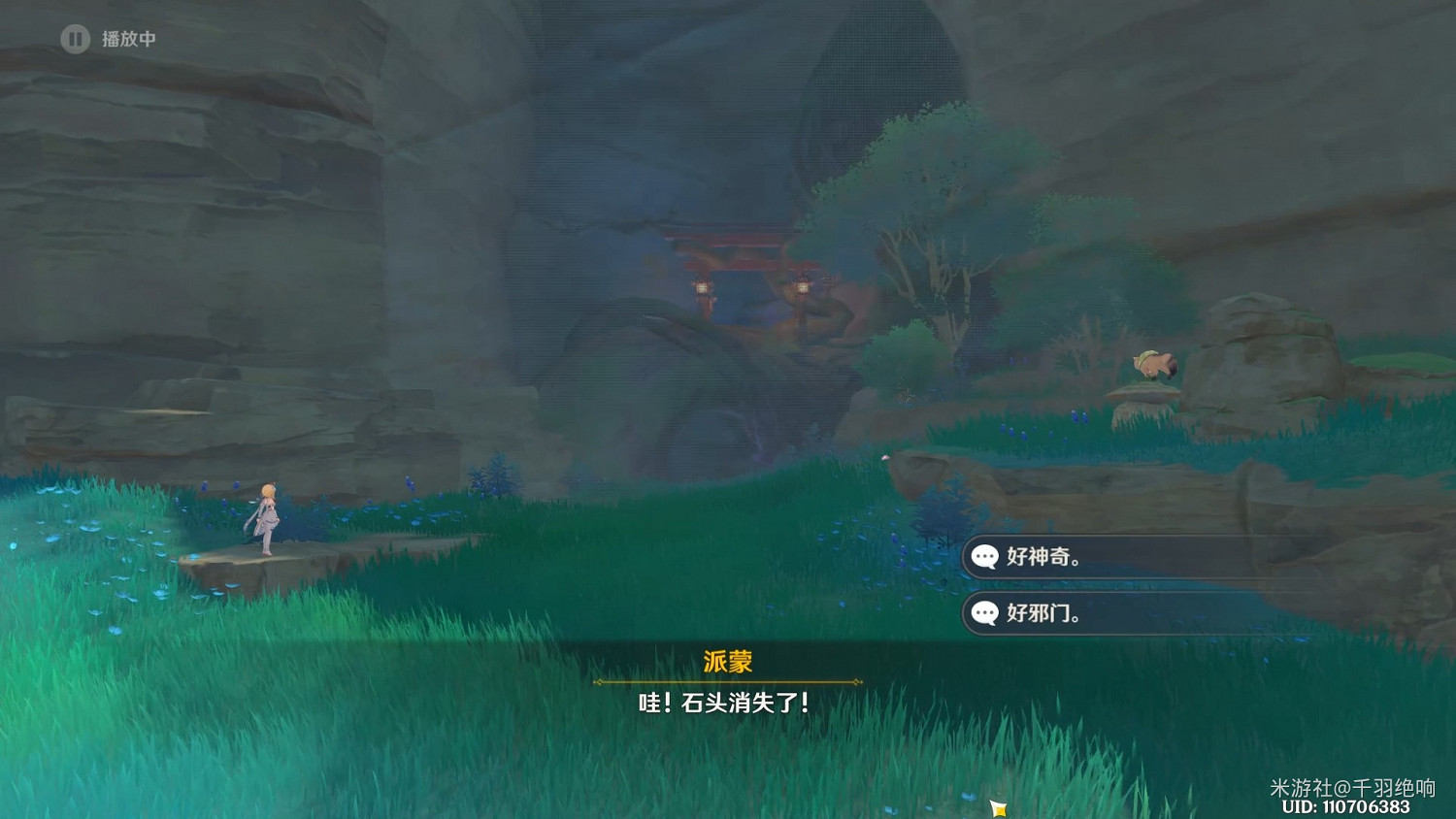Click the yellow star dialogue marker

point(996,806)
